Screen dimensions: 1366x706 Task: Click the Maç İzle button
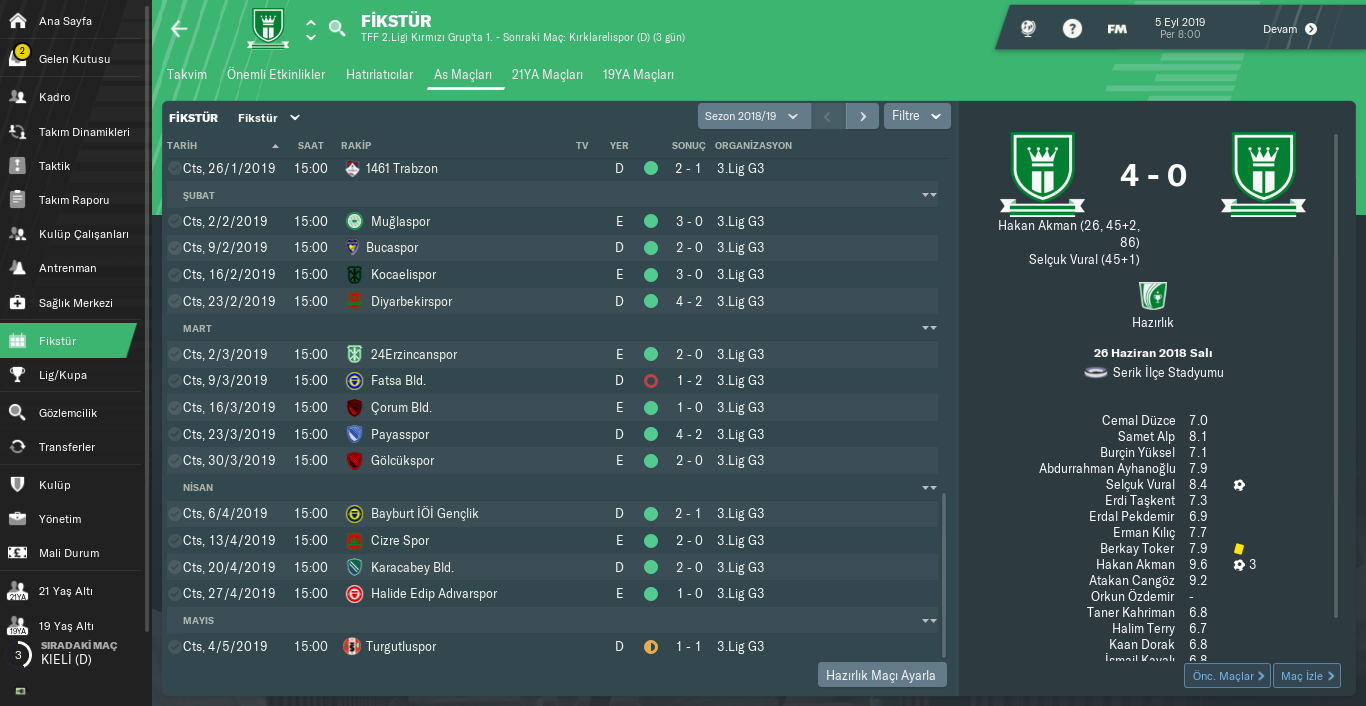click(1307, 676)
